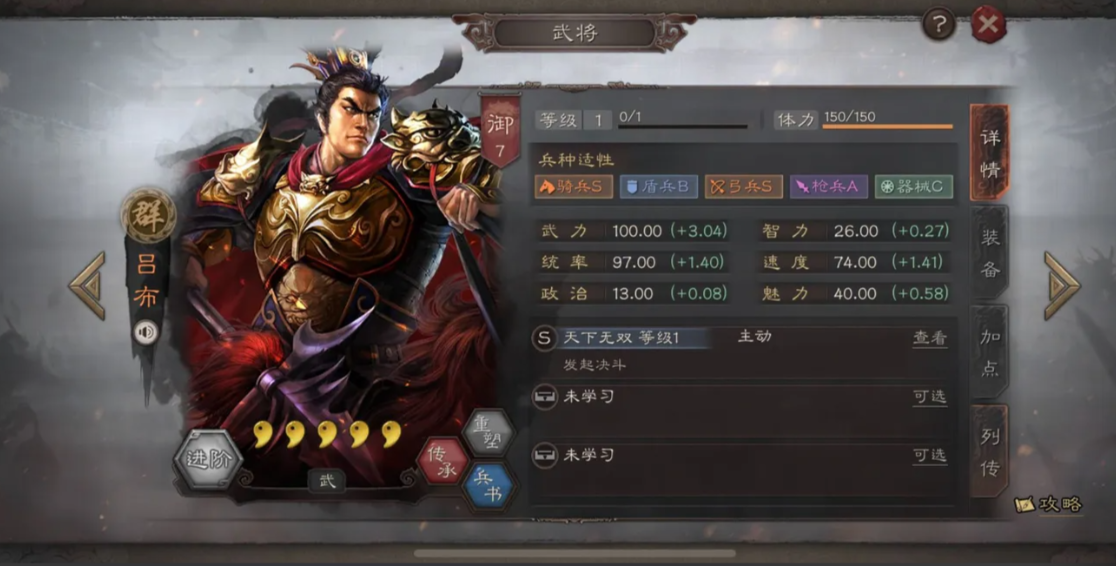View details of skill 天下无双 via 查看
Screen dimensions: 1116x566
click(x=929, y=338)
